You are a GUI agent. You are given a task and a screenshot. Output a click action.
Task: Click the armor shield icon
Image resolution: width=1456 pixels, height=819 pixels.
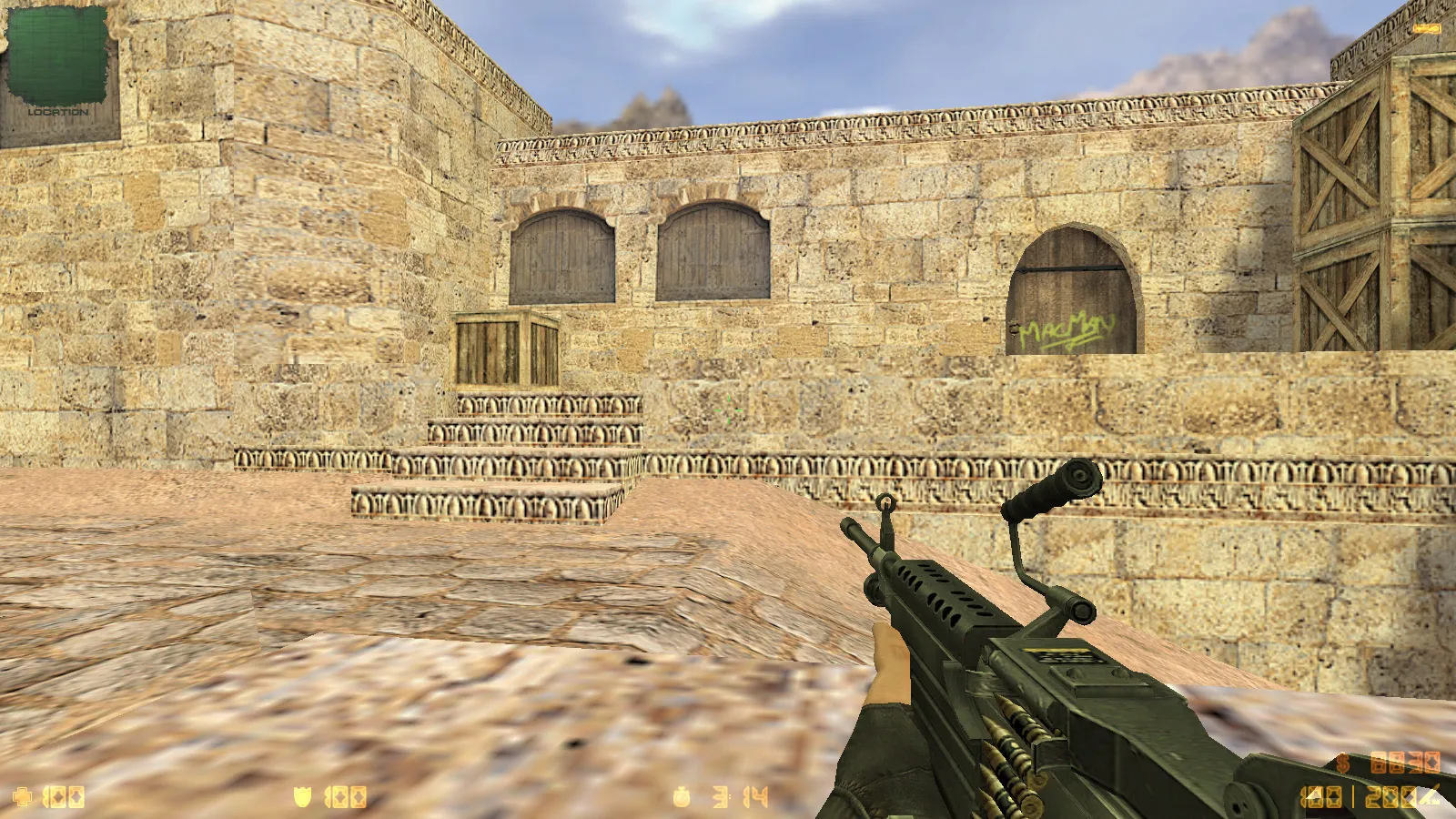[x=303, y=798]
